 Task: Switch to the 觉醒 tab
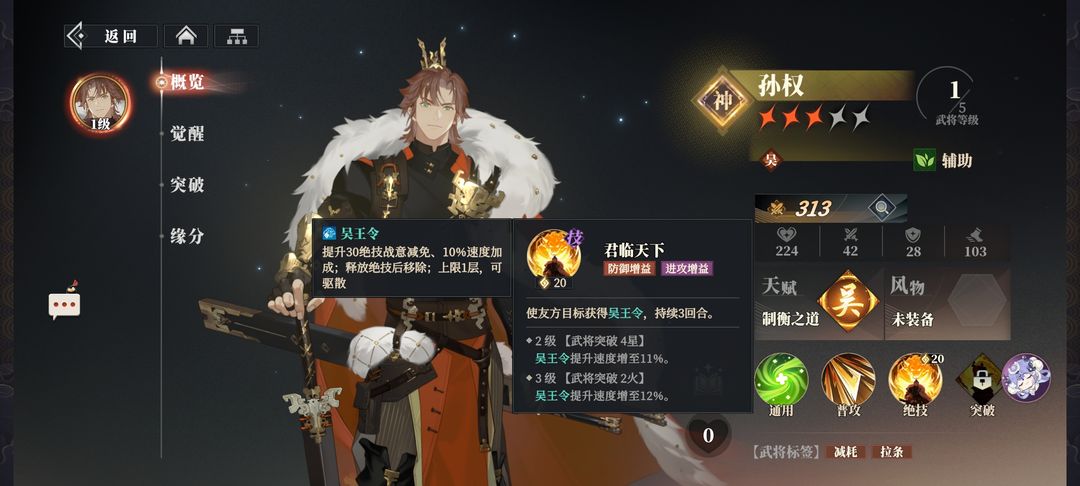coord(187,133)
